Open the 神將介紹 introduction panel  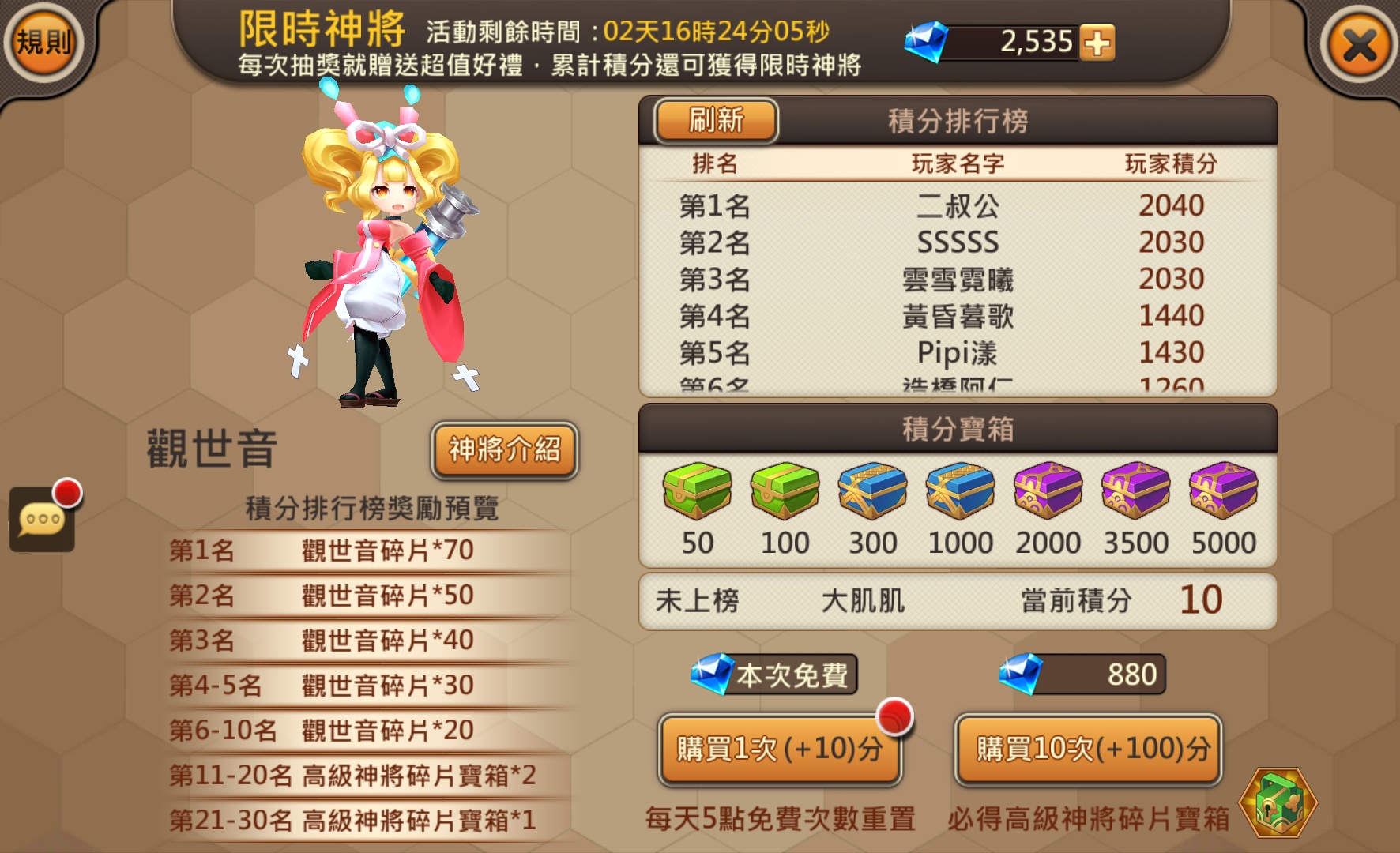pyautogui.click(x=503, y=449)
